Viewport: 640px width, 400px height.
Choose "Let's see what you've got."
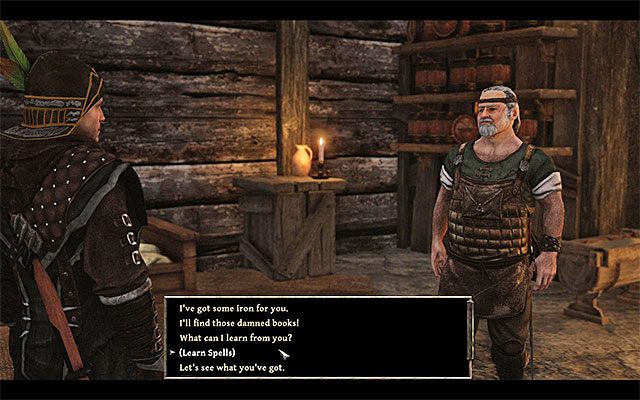click(x=234, y=369)
